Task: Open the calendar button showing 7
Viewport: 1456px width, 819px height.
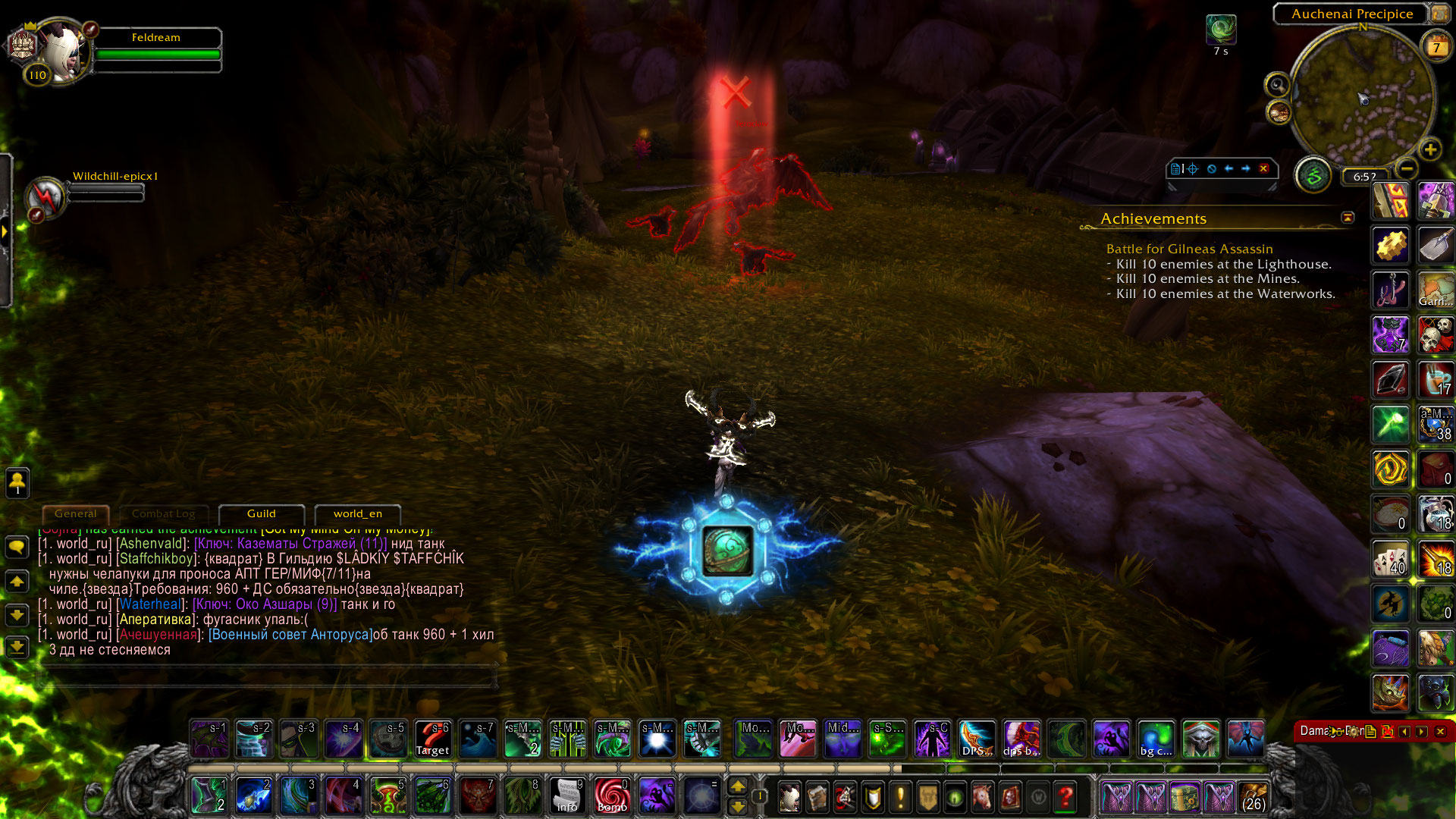Action: point(1436,47)
